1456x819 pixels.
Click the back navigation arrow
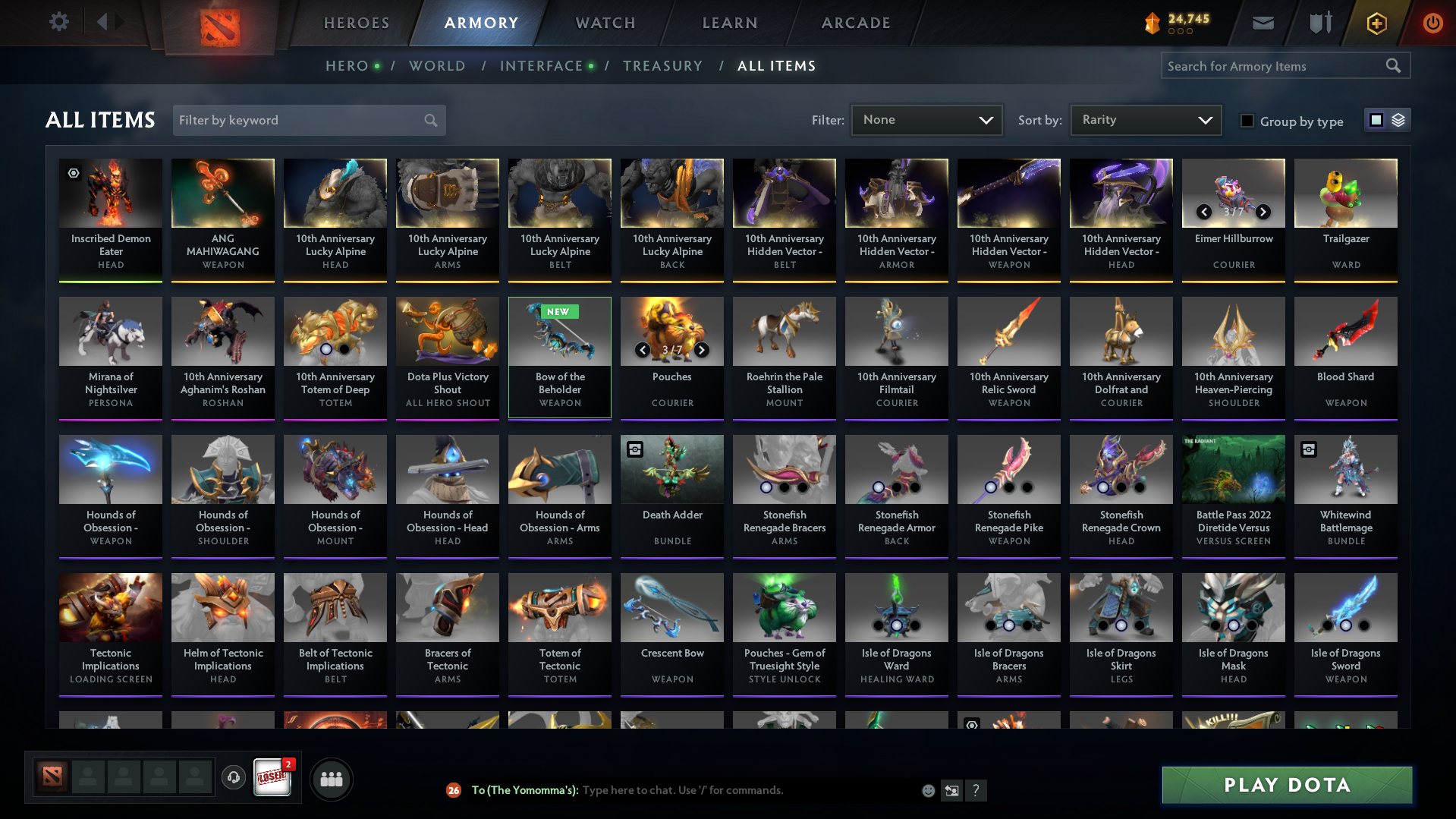pos(105,21)
